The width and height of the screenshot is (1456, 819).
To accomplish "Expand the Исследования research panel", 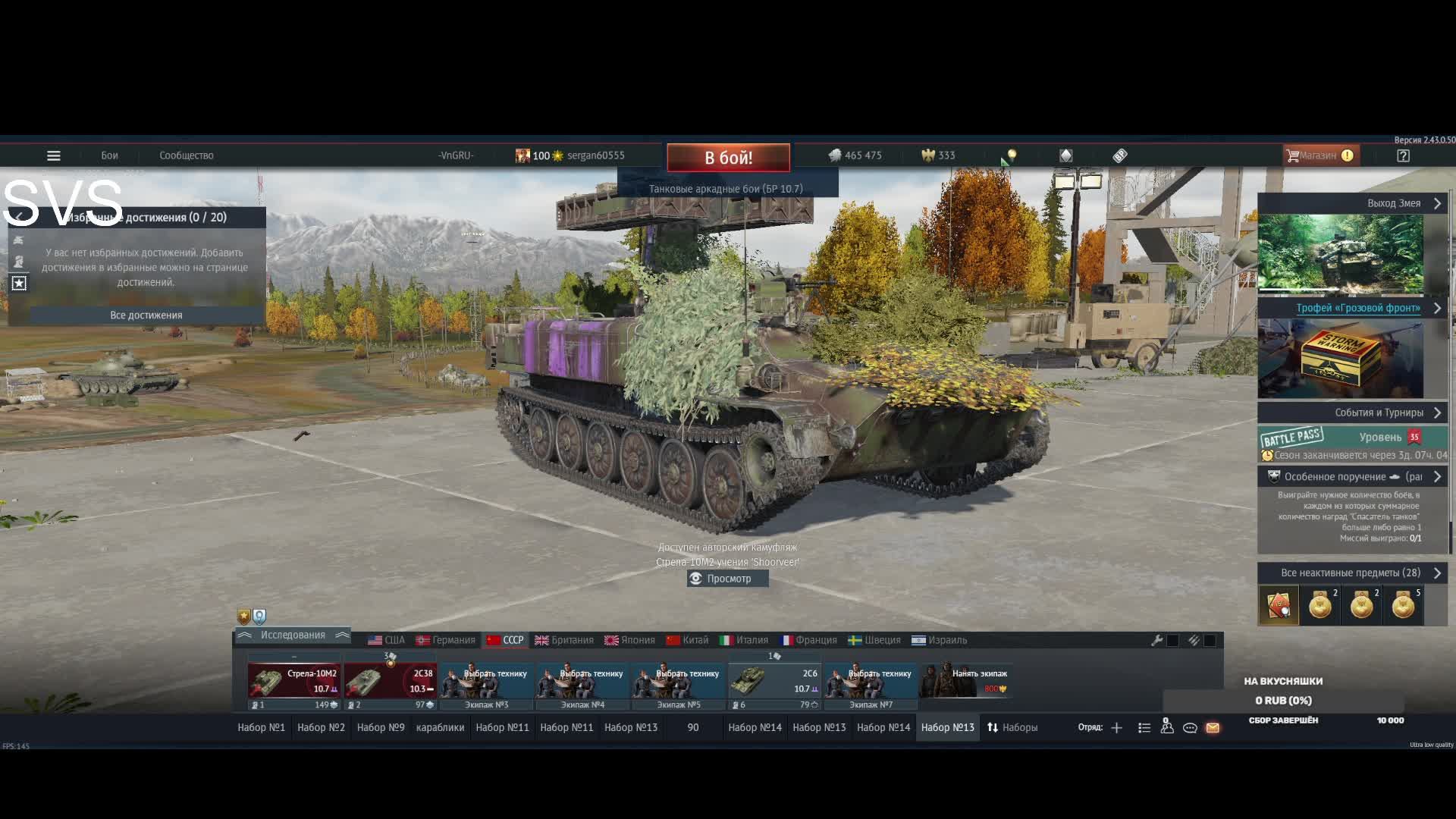I will 293,635.
